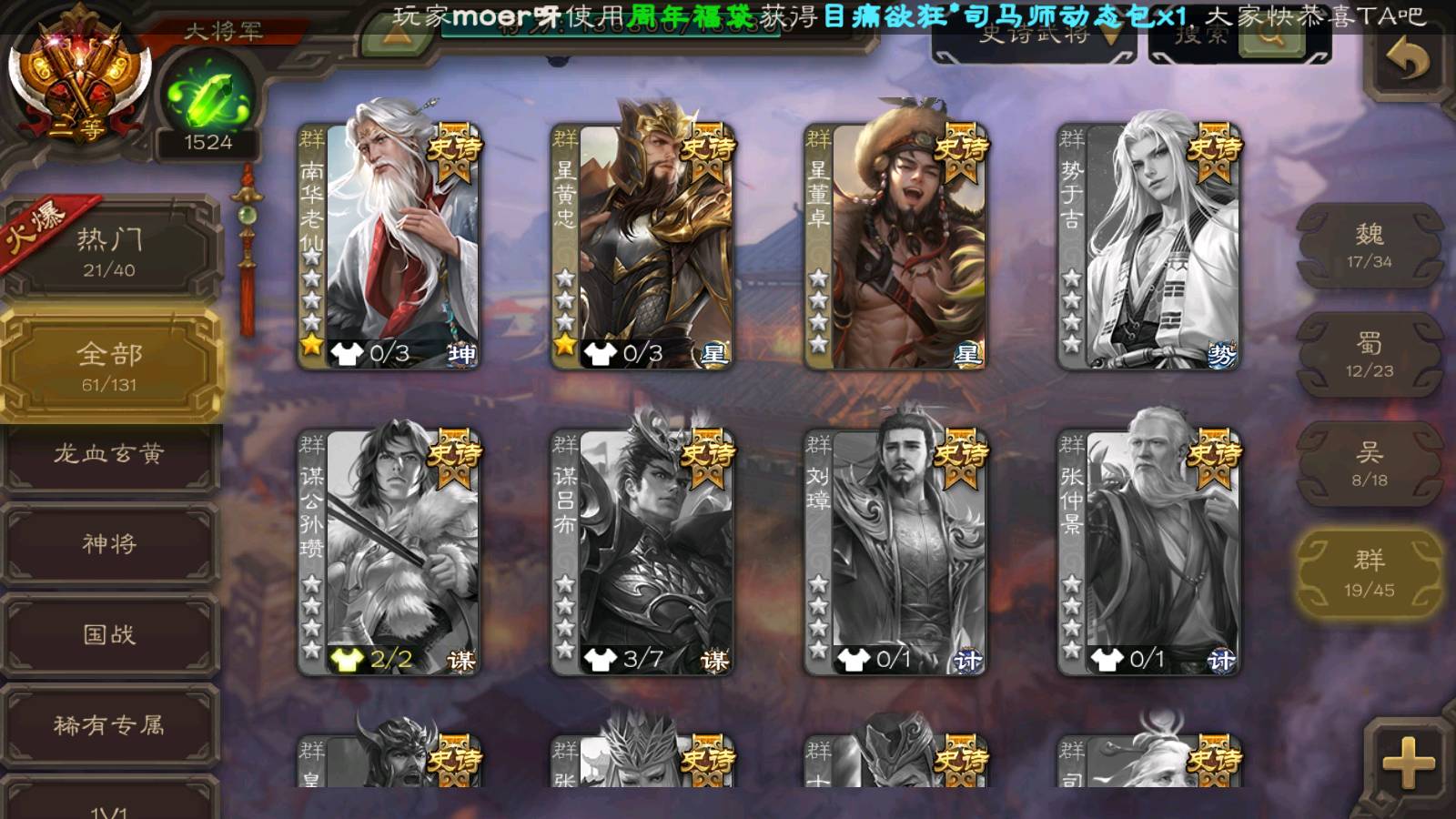The image size is (1456, 819).
Task: View the 稀有专属 exclusive heroes
Action: [x=109, y=724]
